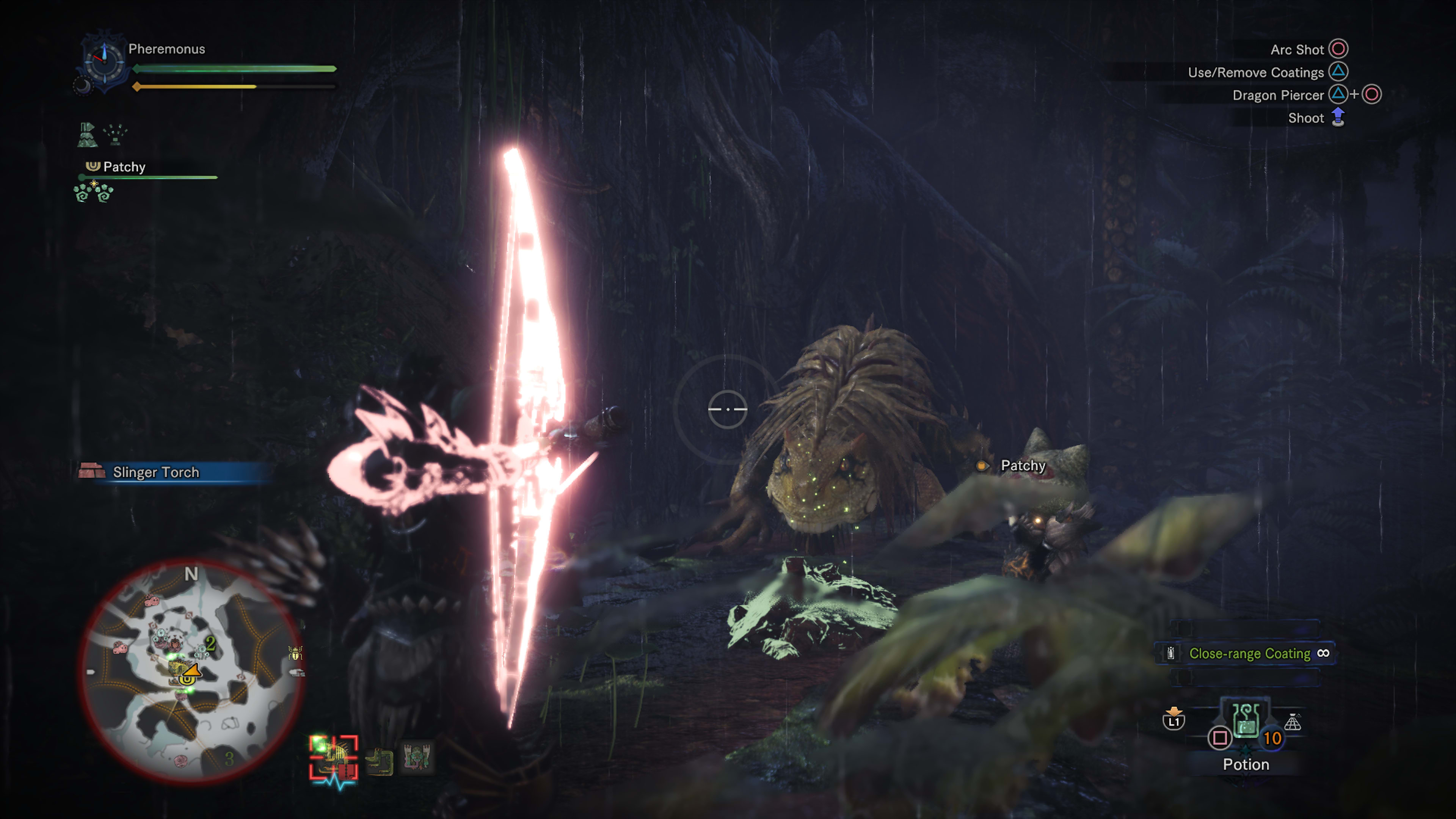Image resolution: width=1456 pixels, height=819 pixels.
Task: Select the Slinger Torch ammo label
Action: (x=156, y=472)
